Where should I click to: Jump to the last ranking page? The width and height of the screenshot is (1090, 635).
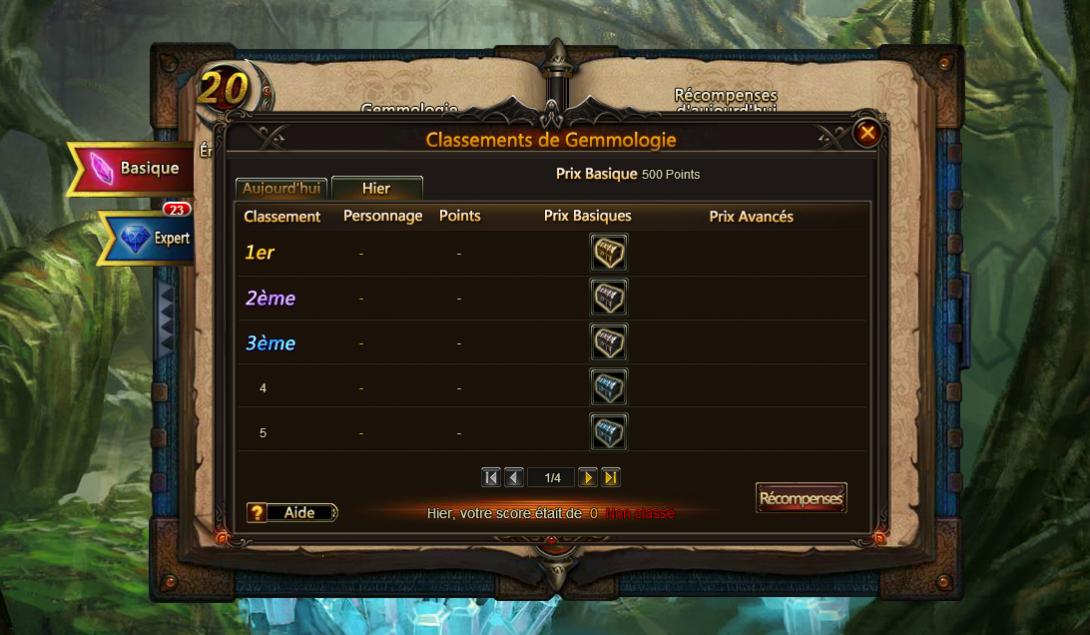611,478
